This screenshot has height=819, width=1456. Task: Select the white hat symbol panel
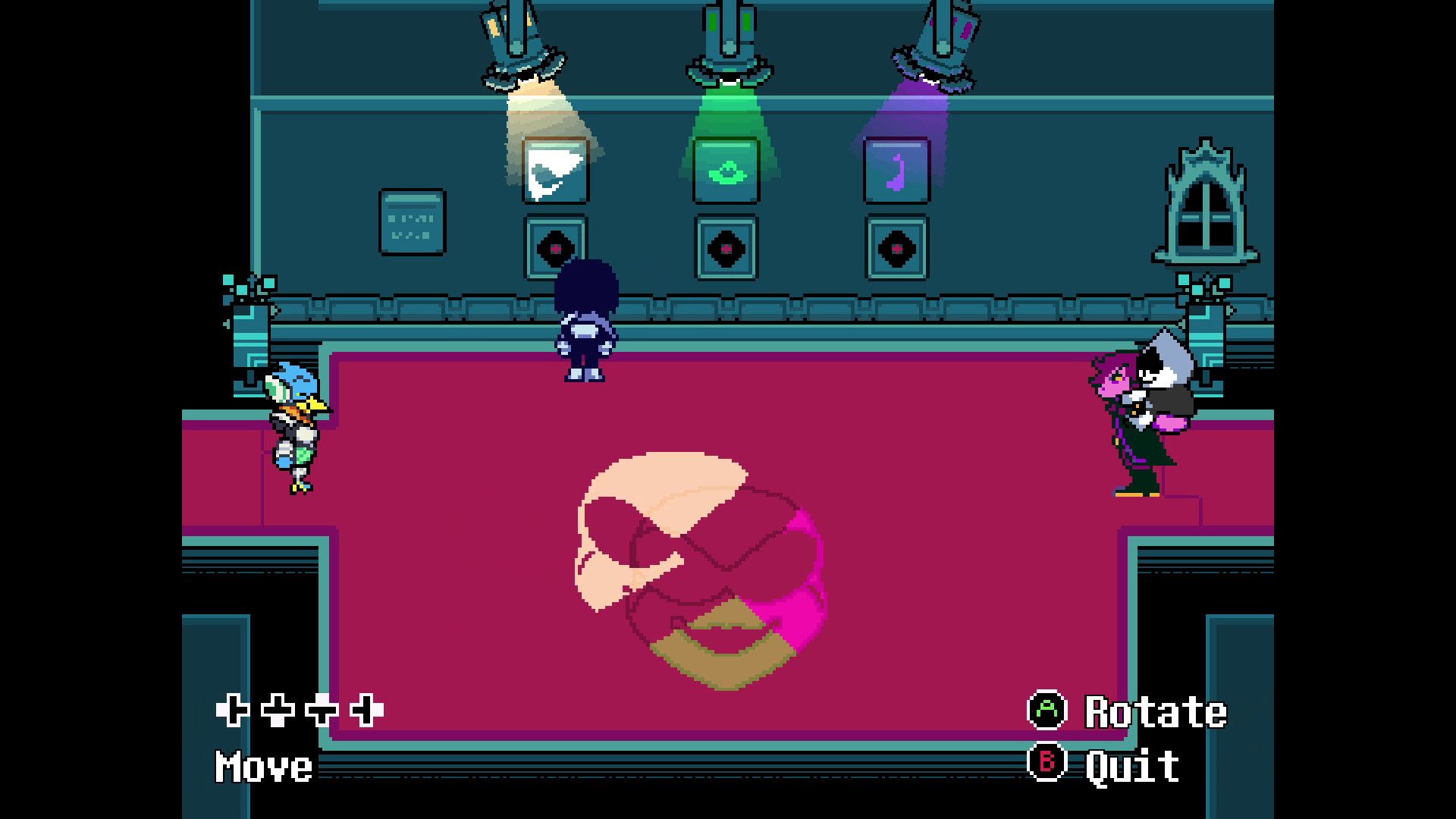tap(557, 170)
